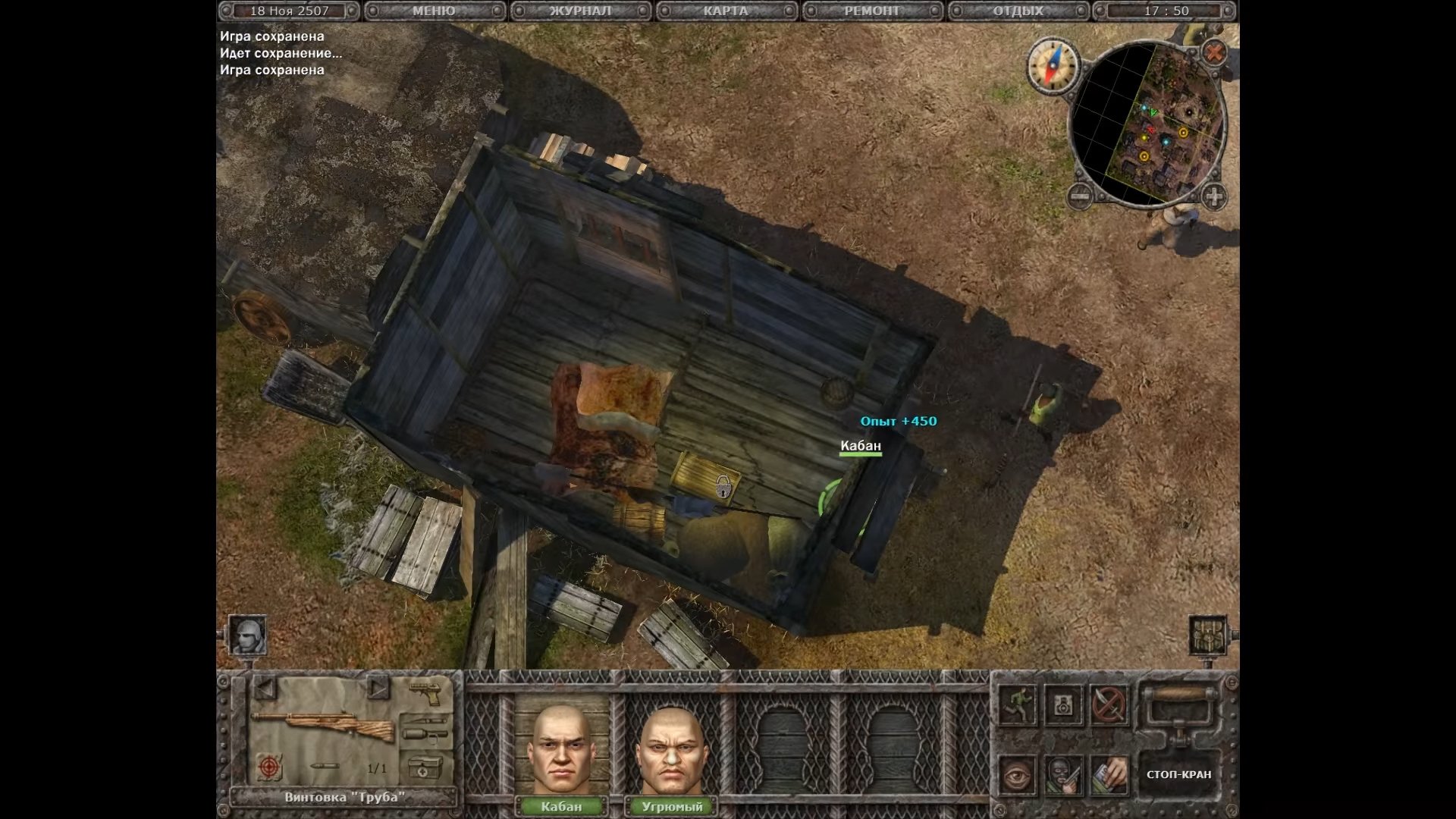
Task: Select the pistol weapon slot
Action: 425,692
